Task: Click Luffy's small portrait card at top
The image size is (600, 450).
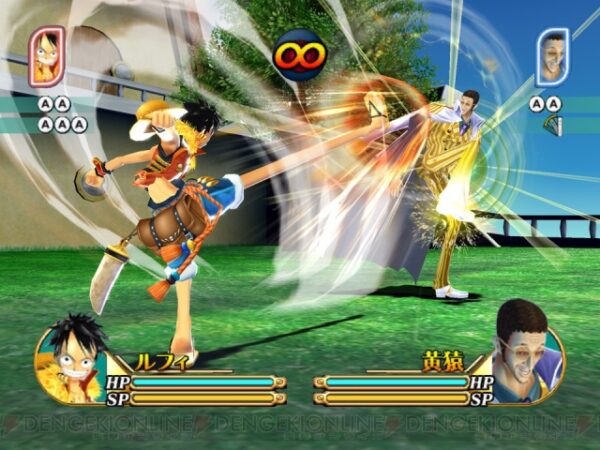Action: (47, 56)
